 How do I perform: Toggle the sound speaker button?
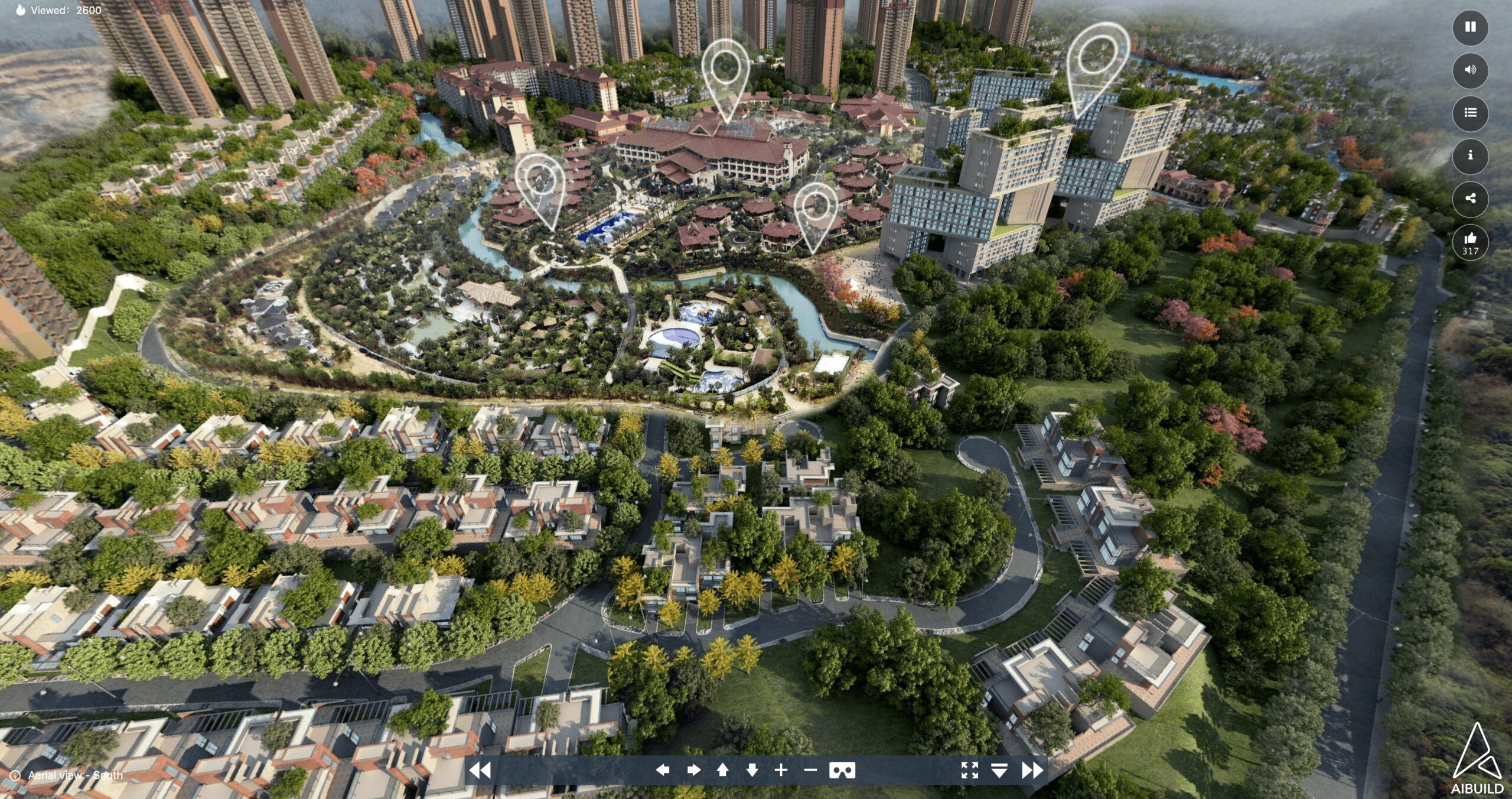point(1470,70)
